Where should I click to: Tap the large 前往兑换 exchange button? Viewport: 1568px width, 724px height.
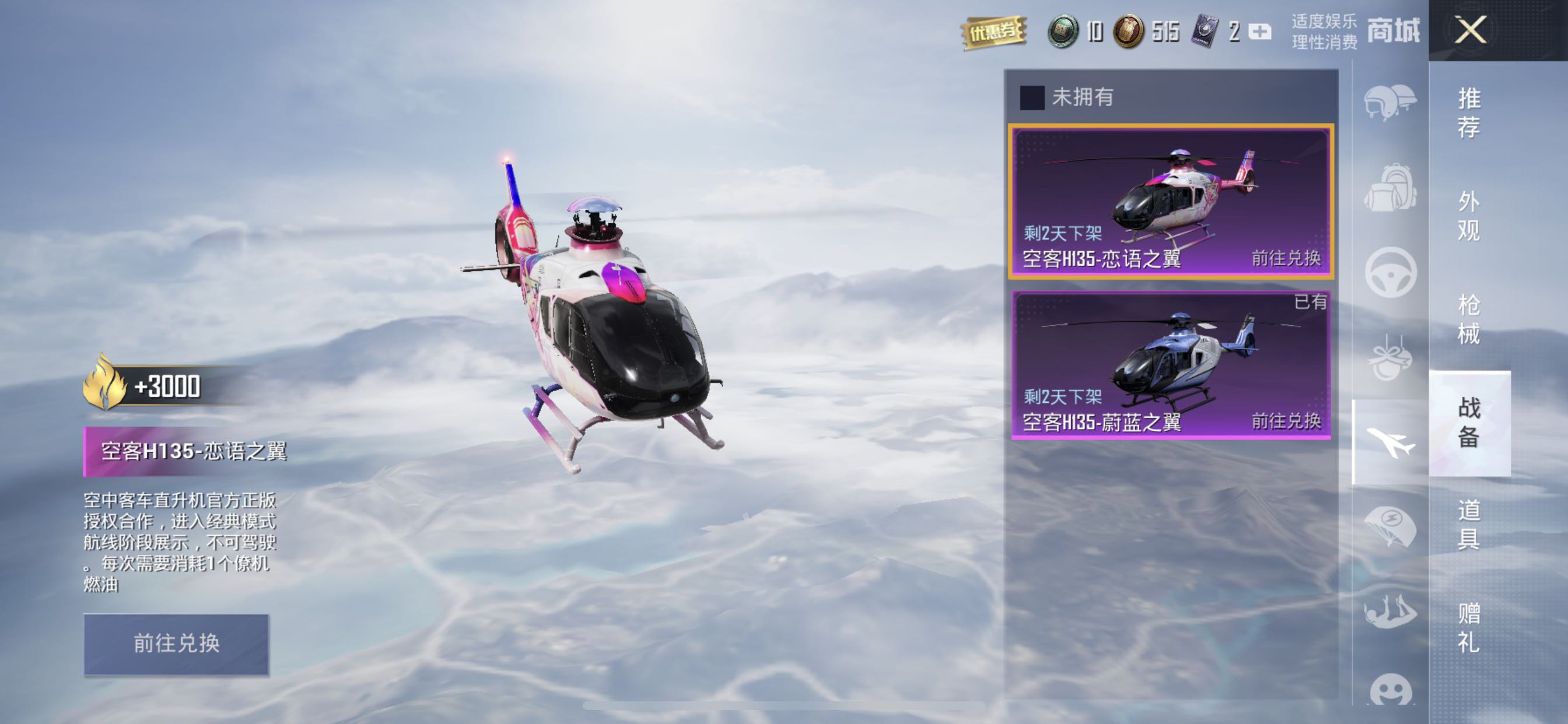176,644
